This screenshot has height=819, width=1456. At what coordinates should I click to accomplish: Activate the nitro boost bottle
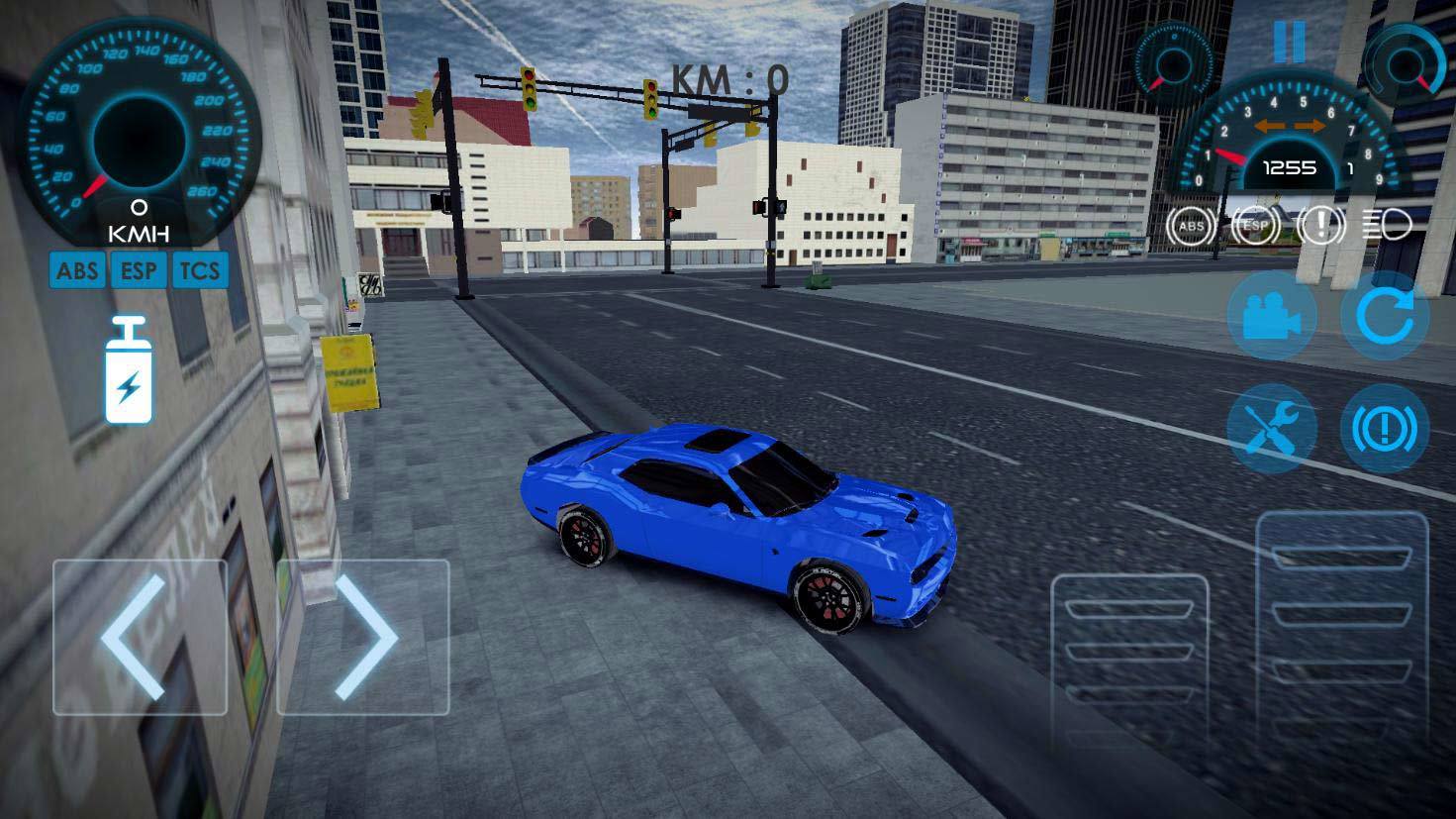tap(129, 370)
